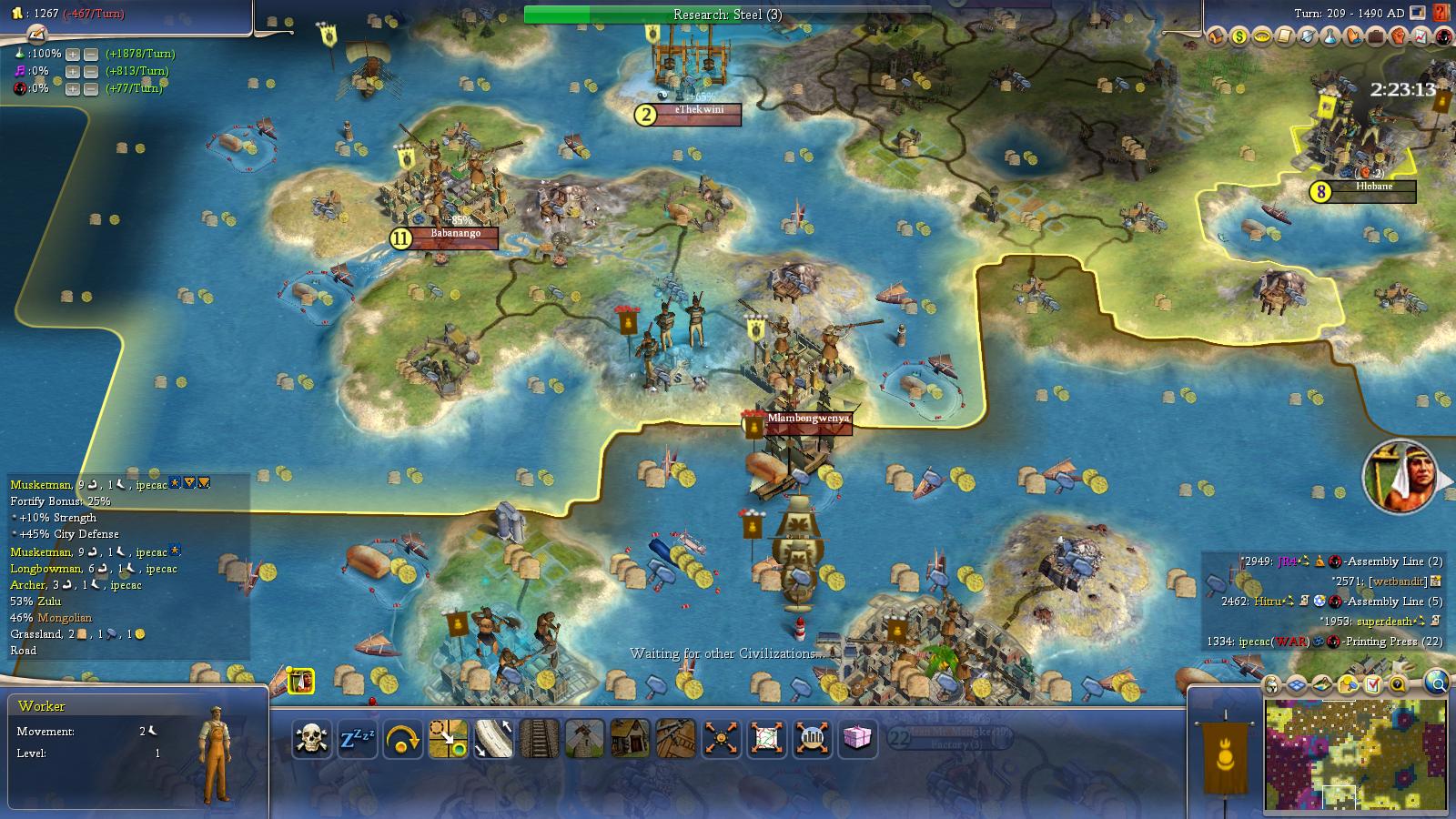Image resolution: width=1456 pixels, height=819 pixels.
Task: Toggle the scores display checkmark icon
Action: [1372, 682]
